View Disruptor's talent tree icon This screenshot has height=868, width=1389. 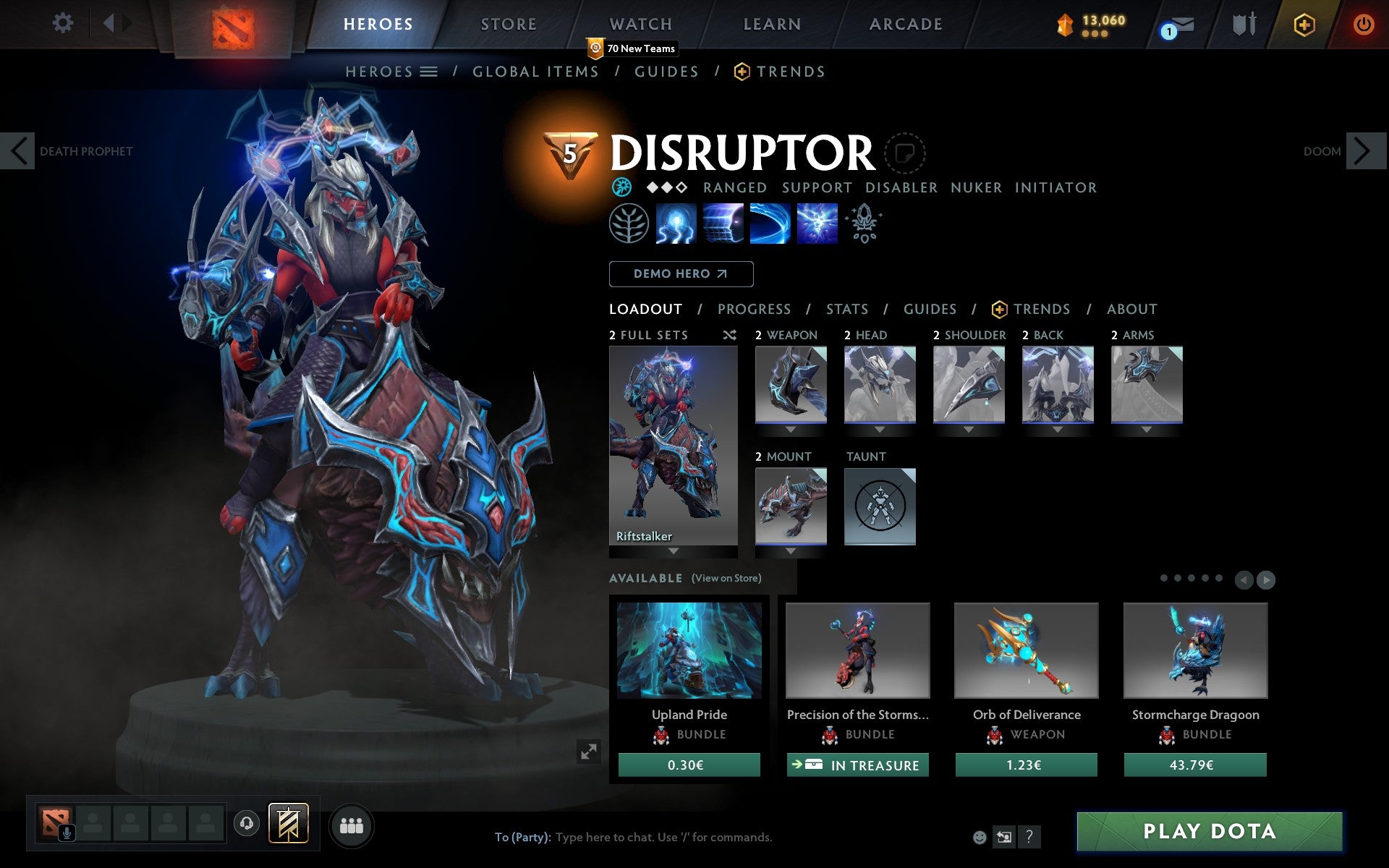tap(629, 224)
